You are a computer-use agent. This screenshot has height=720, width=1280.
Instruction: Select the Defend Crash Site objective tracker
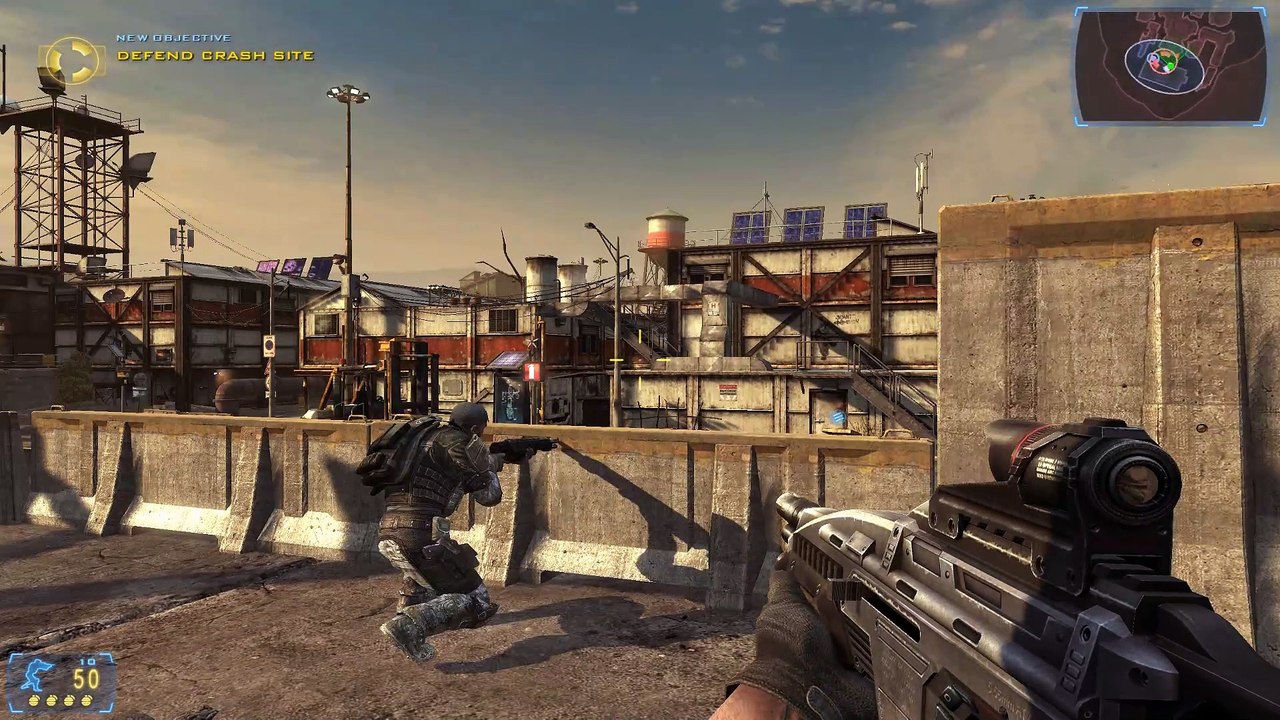pos(215,56)
